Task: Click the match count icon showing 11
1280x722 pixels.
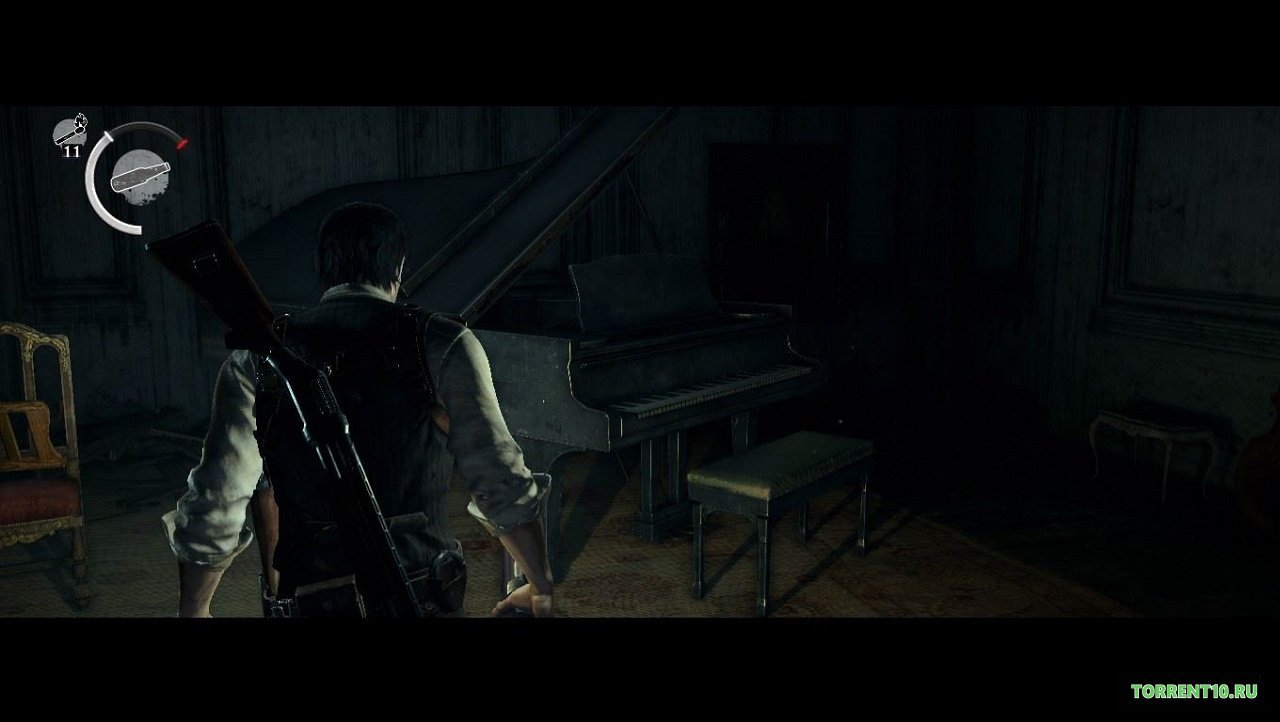Action: [x=70, y=140]
